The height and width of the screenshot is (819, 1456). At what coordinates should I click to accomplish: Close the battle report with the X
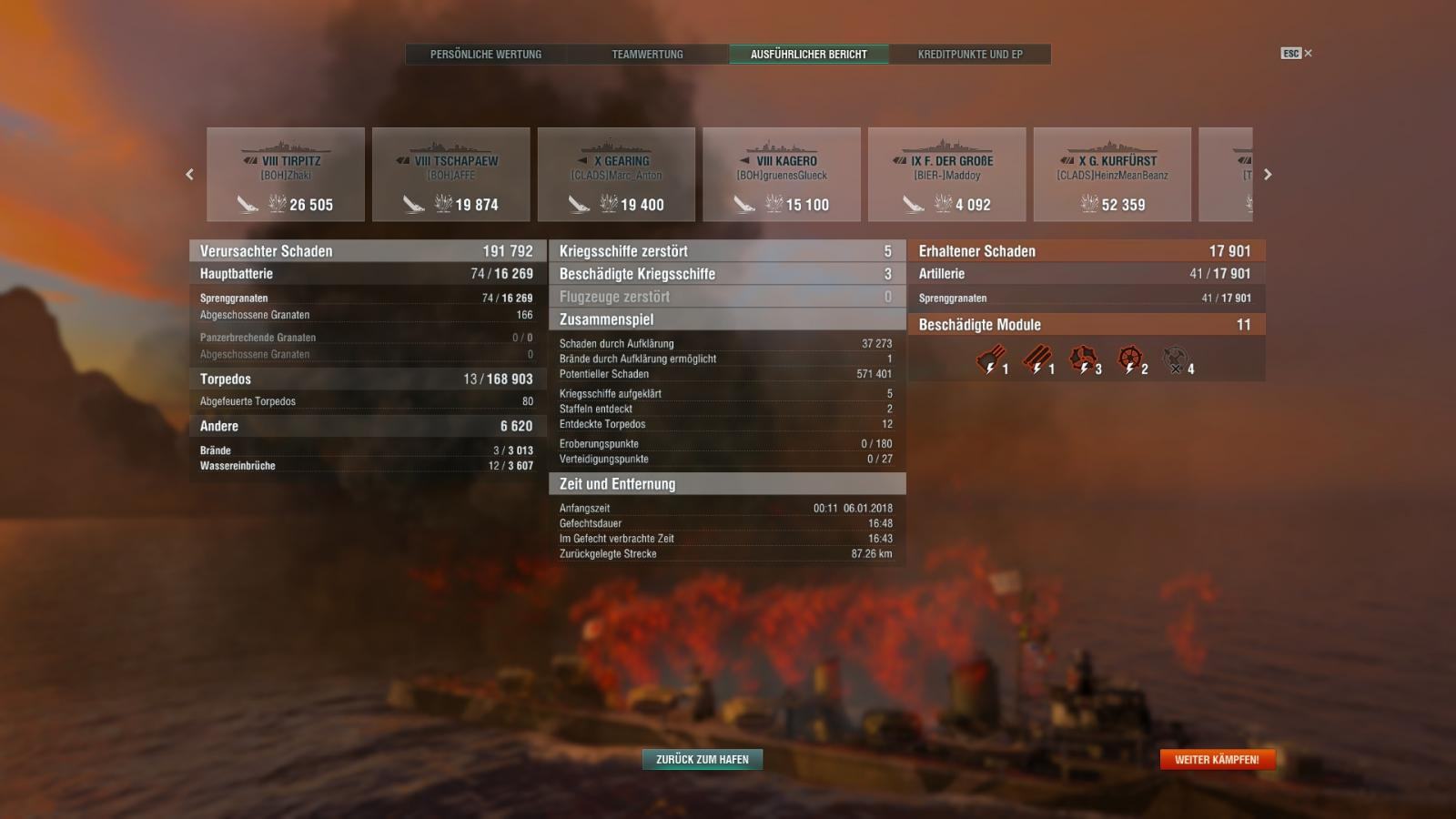(x=1308, y=54)
